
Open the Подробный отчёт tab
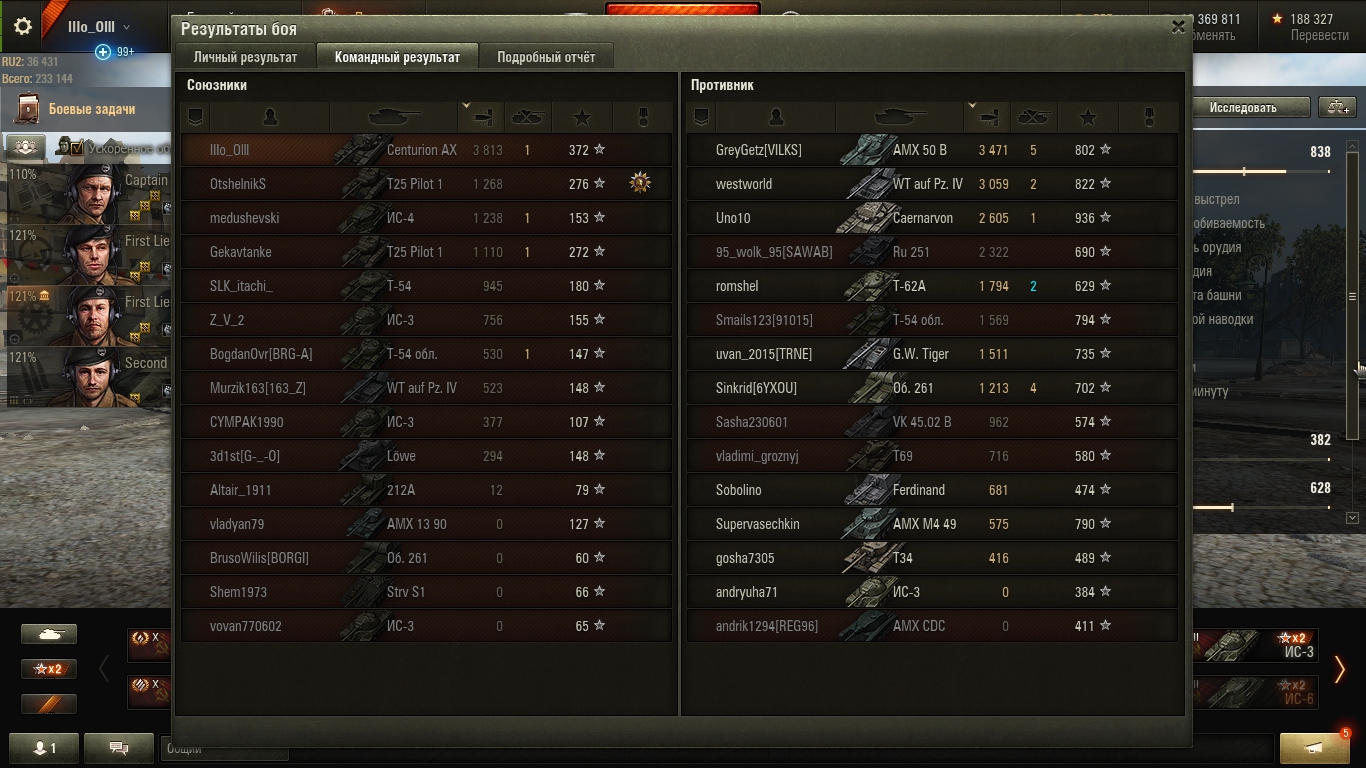pyautogui.click(x=546, y=57)
